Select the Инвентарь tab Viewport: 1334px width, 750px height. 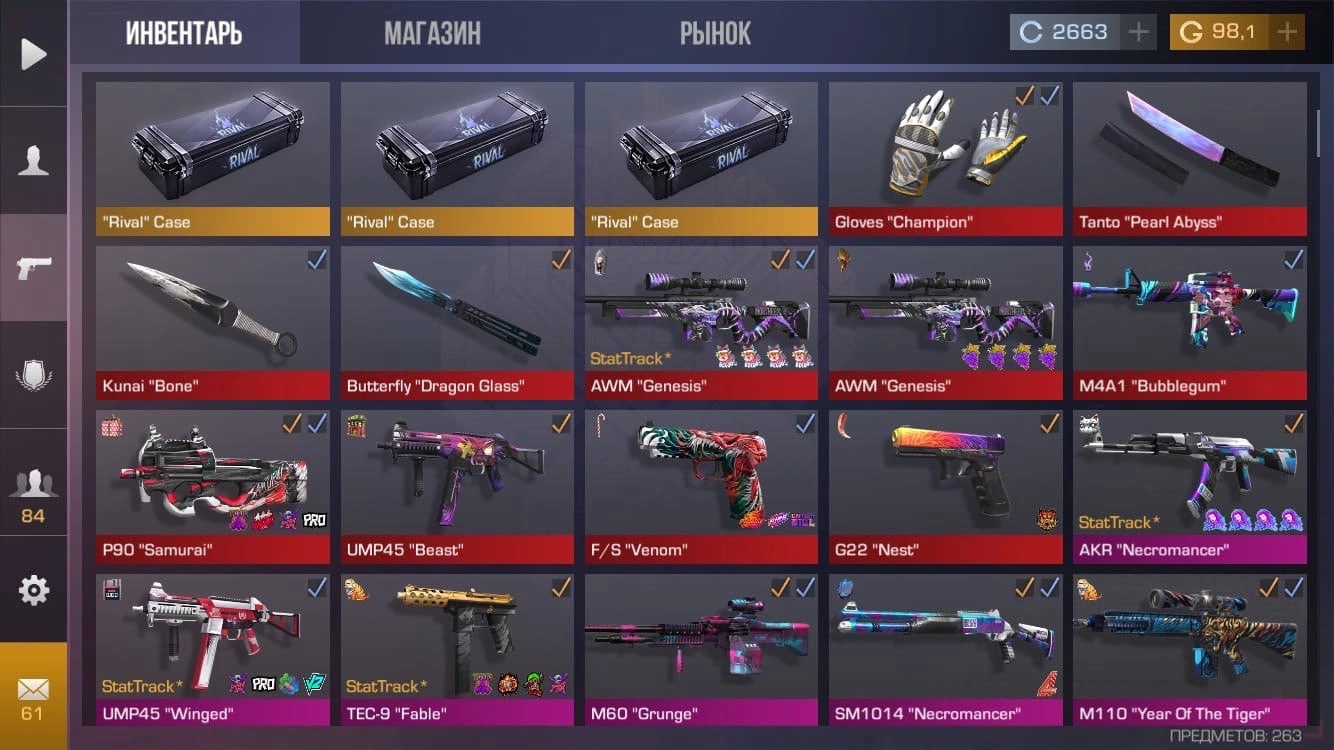tap(184, 33)
